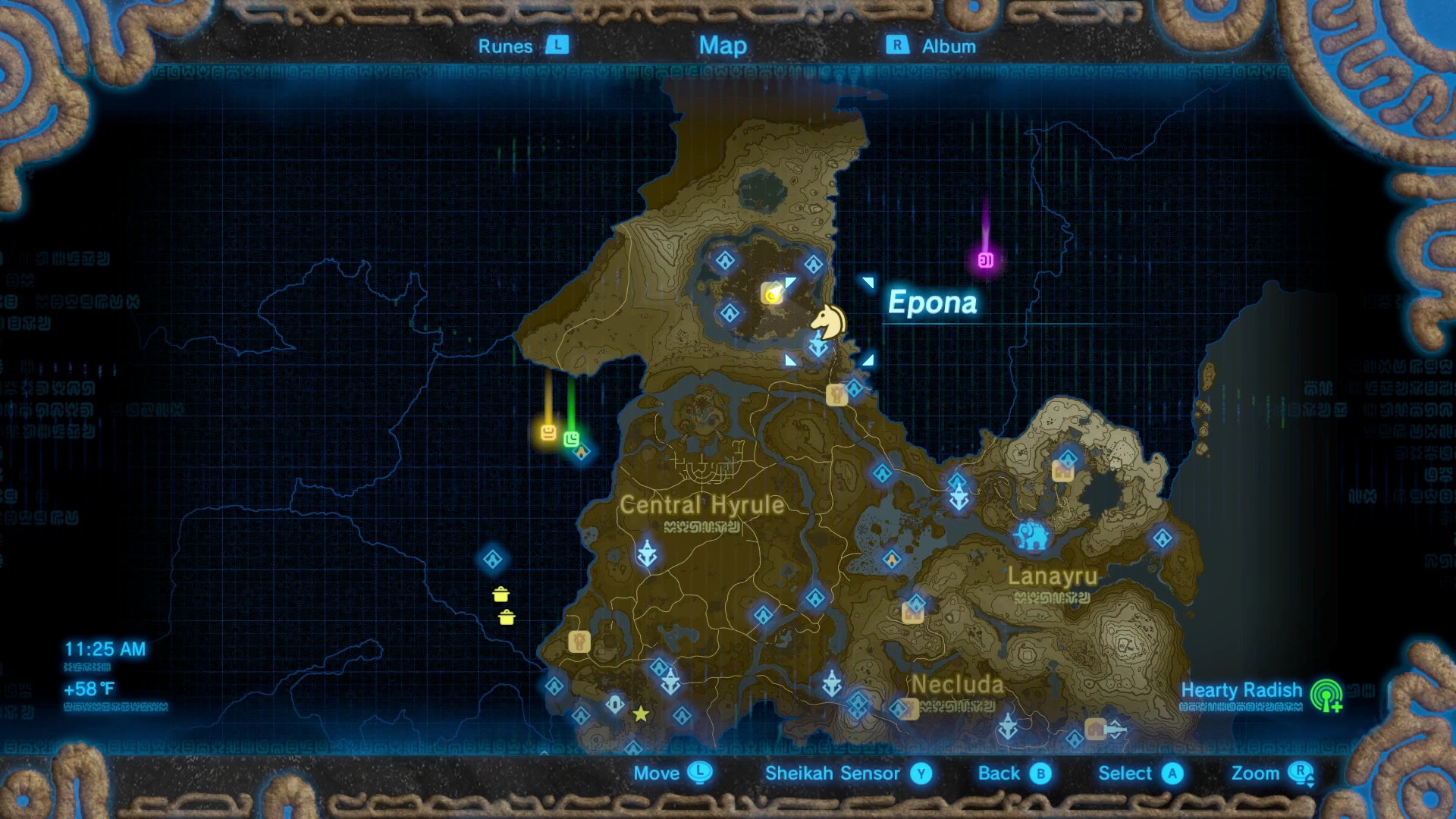Open the Runes panel
This screenshot has height=819, width=1456.
516,45
